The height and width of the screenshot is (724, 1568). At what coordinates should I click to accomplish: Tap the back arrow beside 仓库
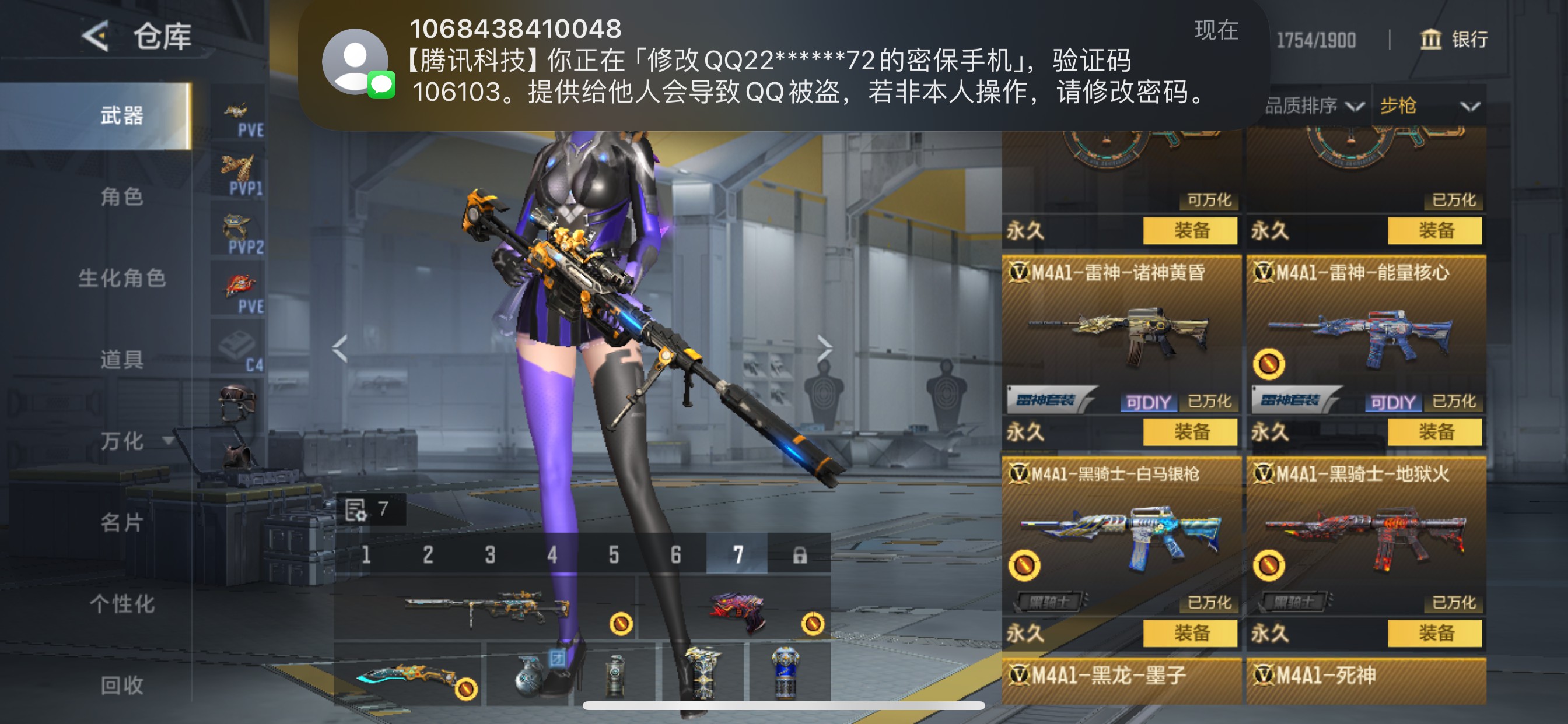97,37
